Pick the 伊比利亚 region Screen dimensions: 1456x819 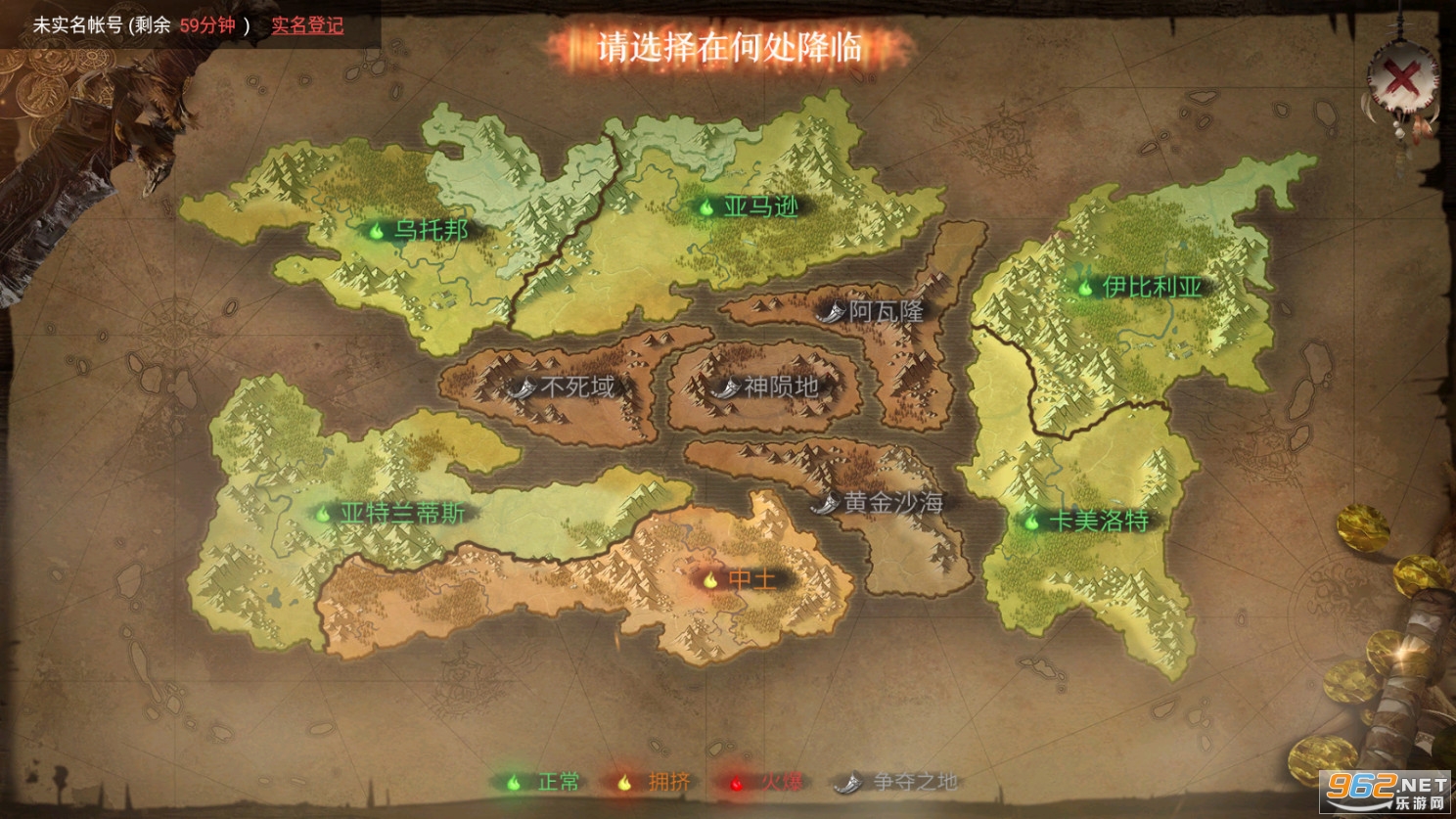[1141, 287]
